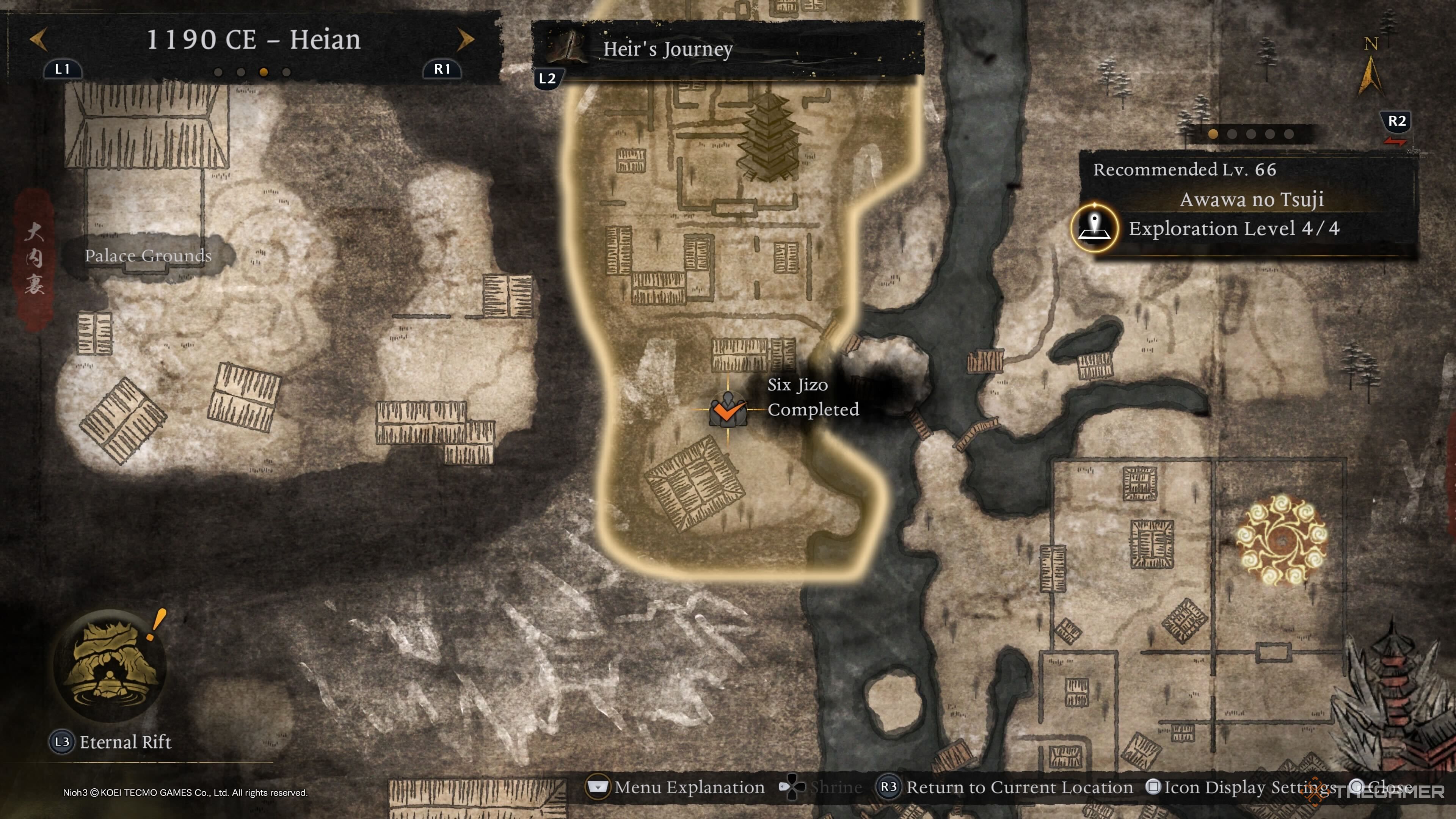Go to the previous era with the left arrow
1456x819 pixels.
pos(38,39)
